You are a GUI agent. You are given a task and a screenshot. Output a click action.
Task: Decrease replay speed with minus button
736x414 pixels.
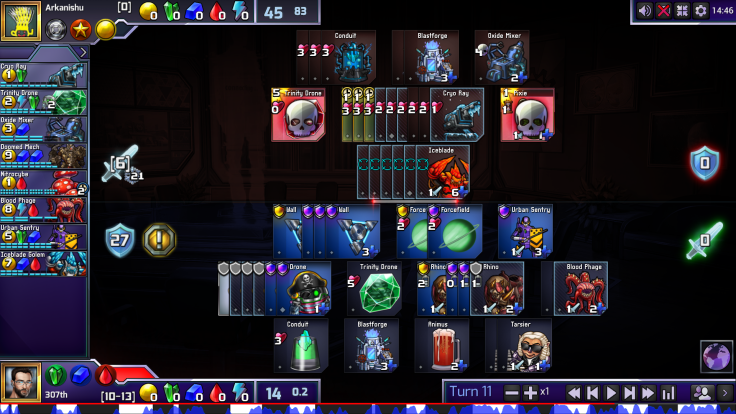[512, 392]
